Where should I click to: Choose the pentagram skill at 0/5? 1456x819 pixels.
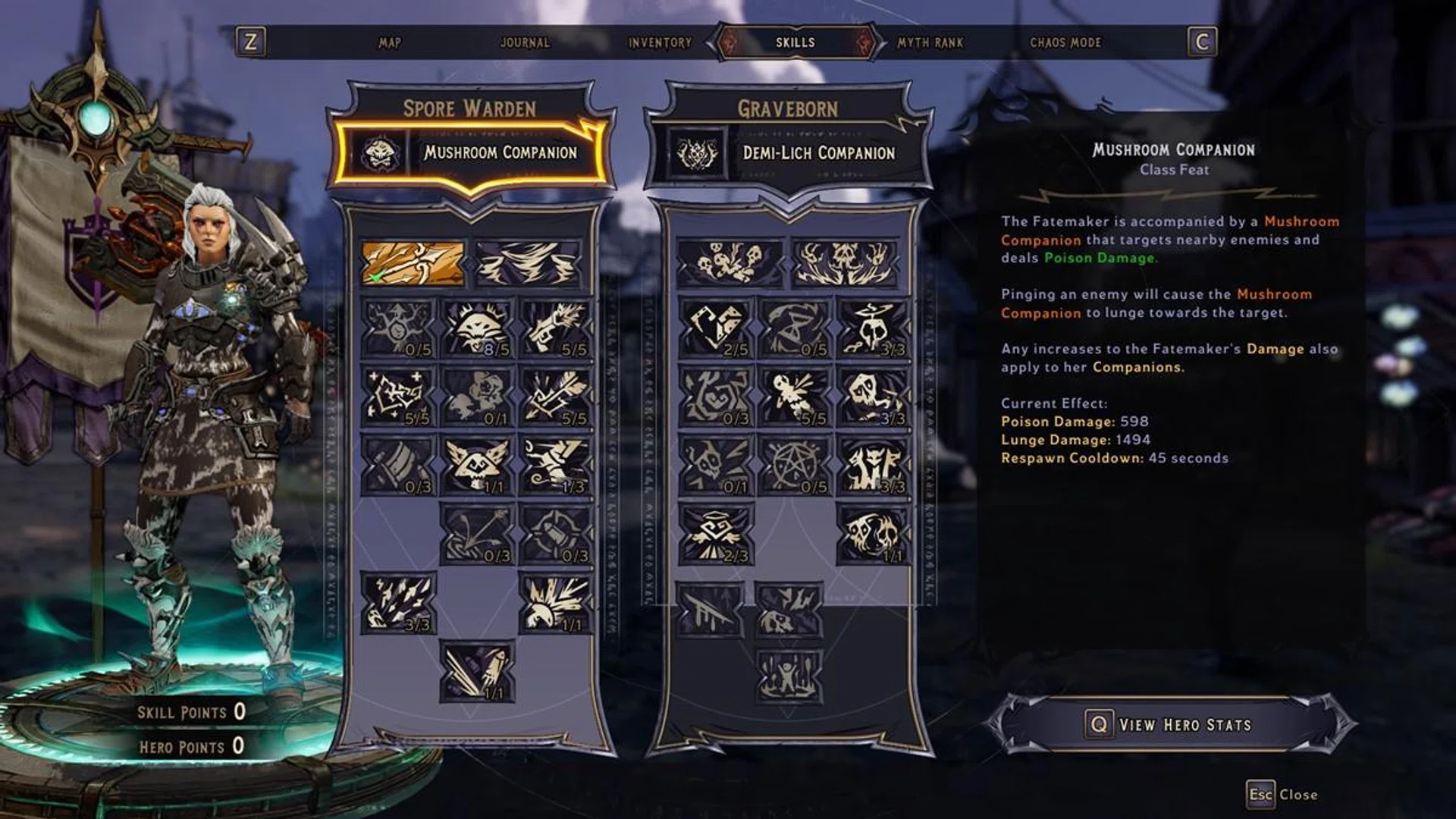click(x=795, y=465)
